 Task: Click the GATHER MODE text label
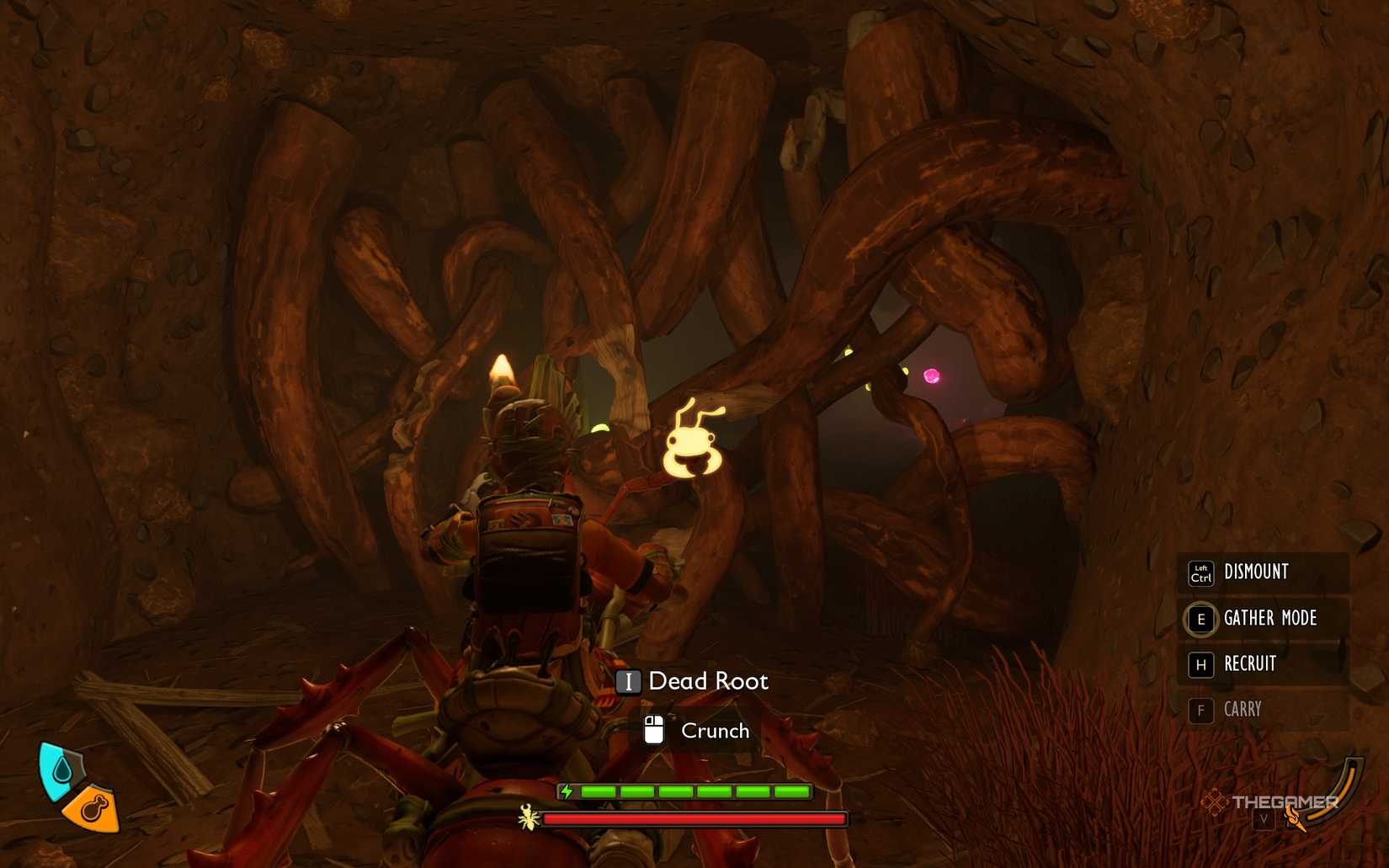(x=1270, y=619)
